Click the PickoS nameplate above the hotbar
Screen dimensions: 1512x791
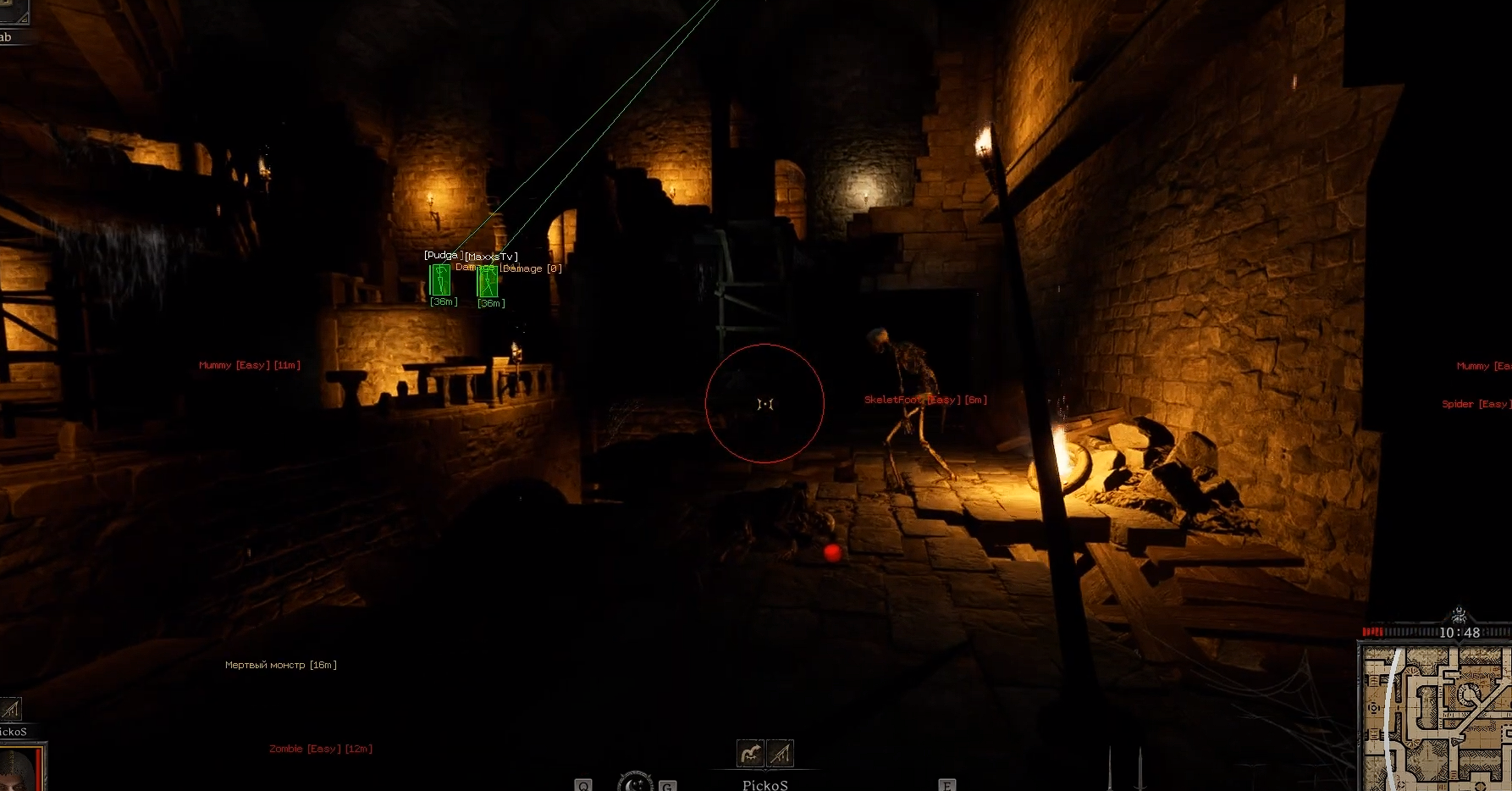(x=764, y=783)
